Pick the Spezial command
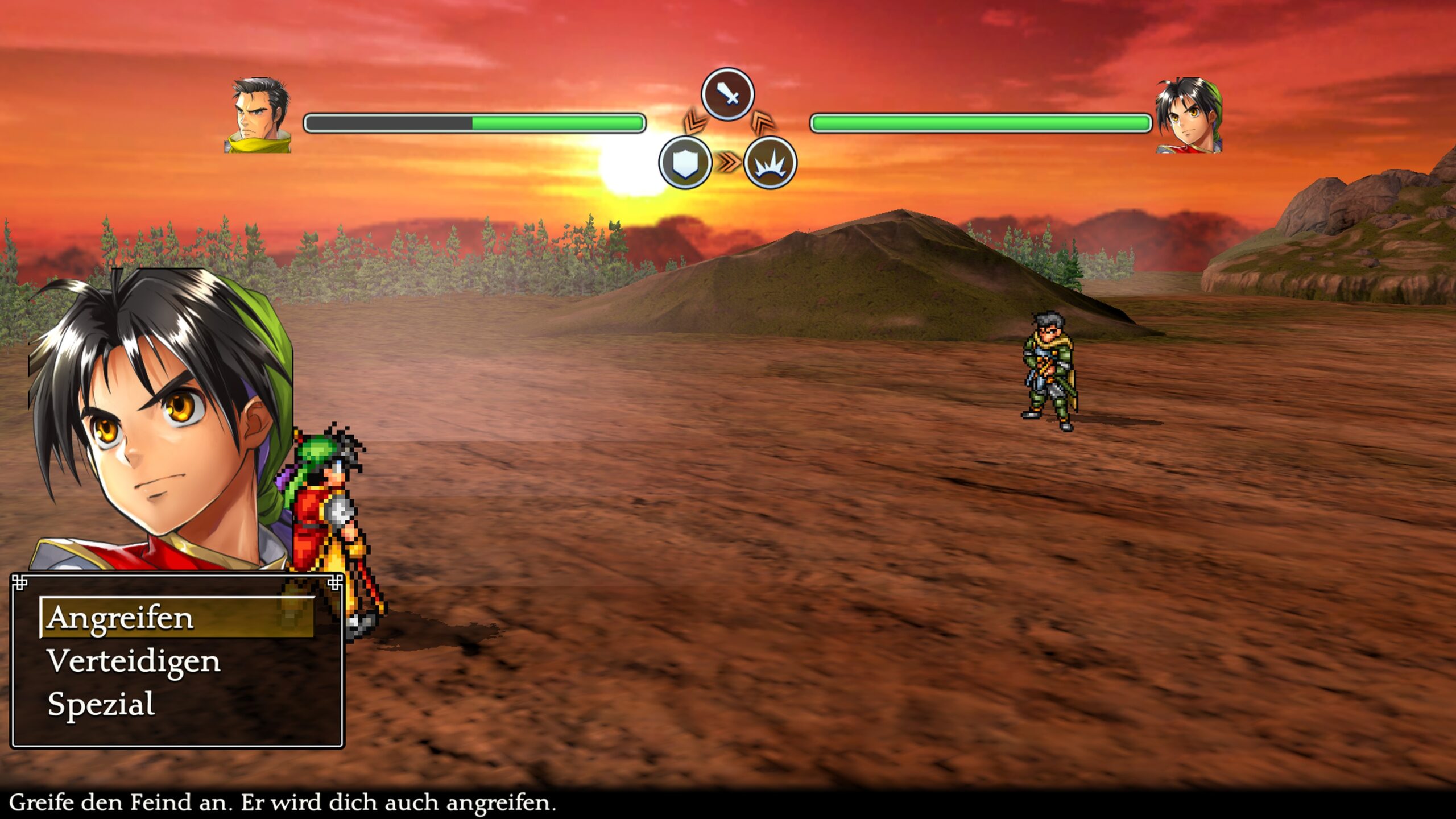This screenshot has height=819, width=1456. point(101,704)
